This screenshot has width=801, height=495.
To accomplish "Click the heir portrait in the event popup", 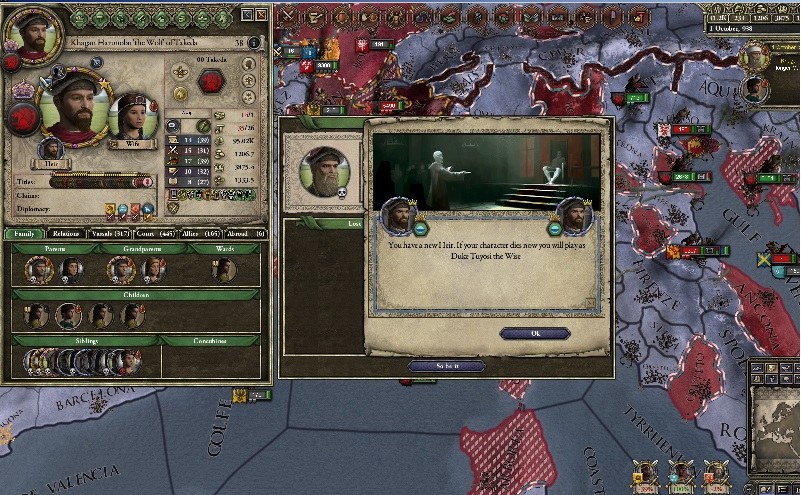I will [x=574, y=215].
